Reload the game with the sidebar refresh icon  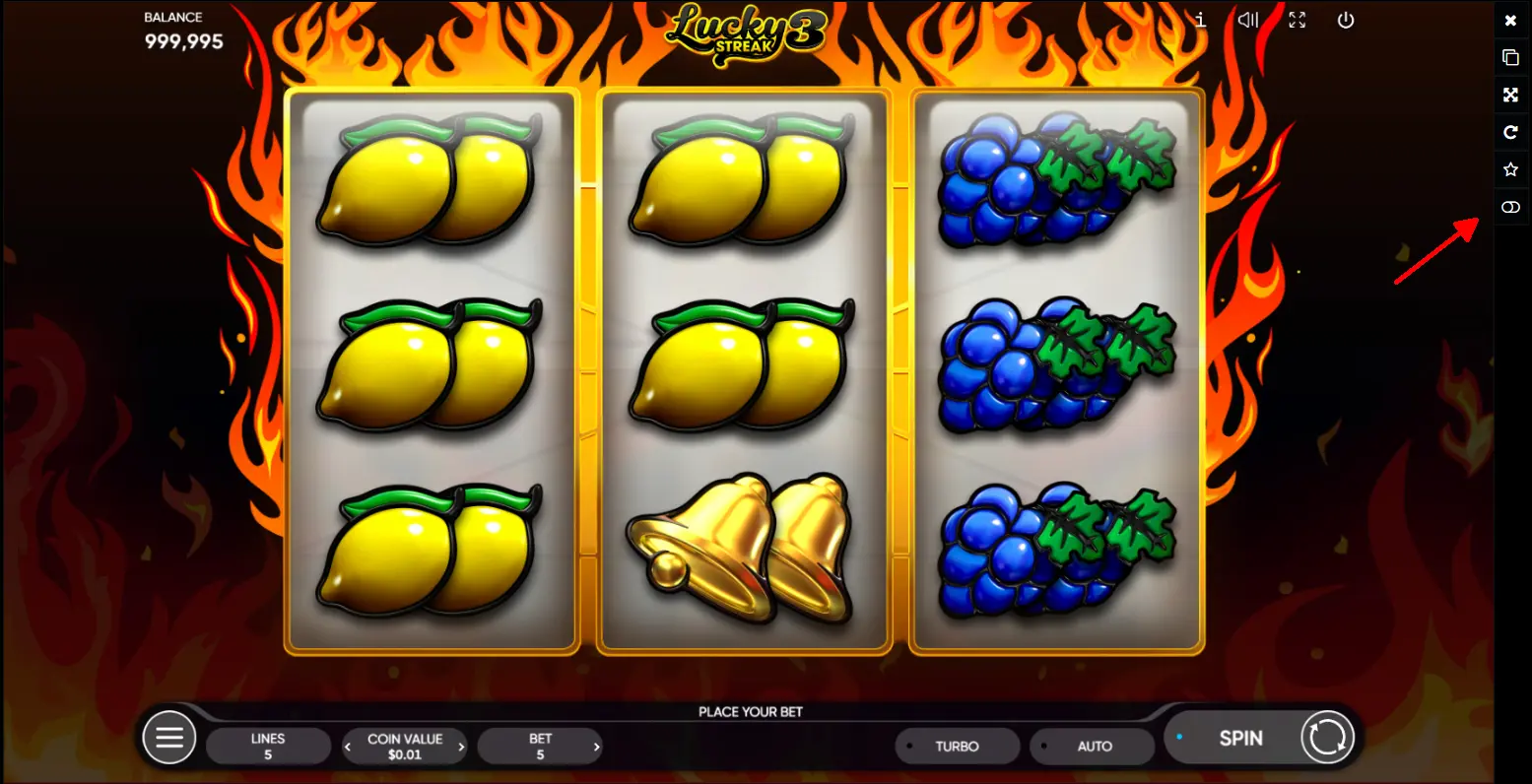pos(1510,133)
